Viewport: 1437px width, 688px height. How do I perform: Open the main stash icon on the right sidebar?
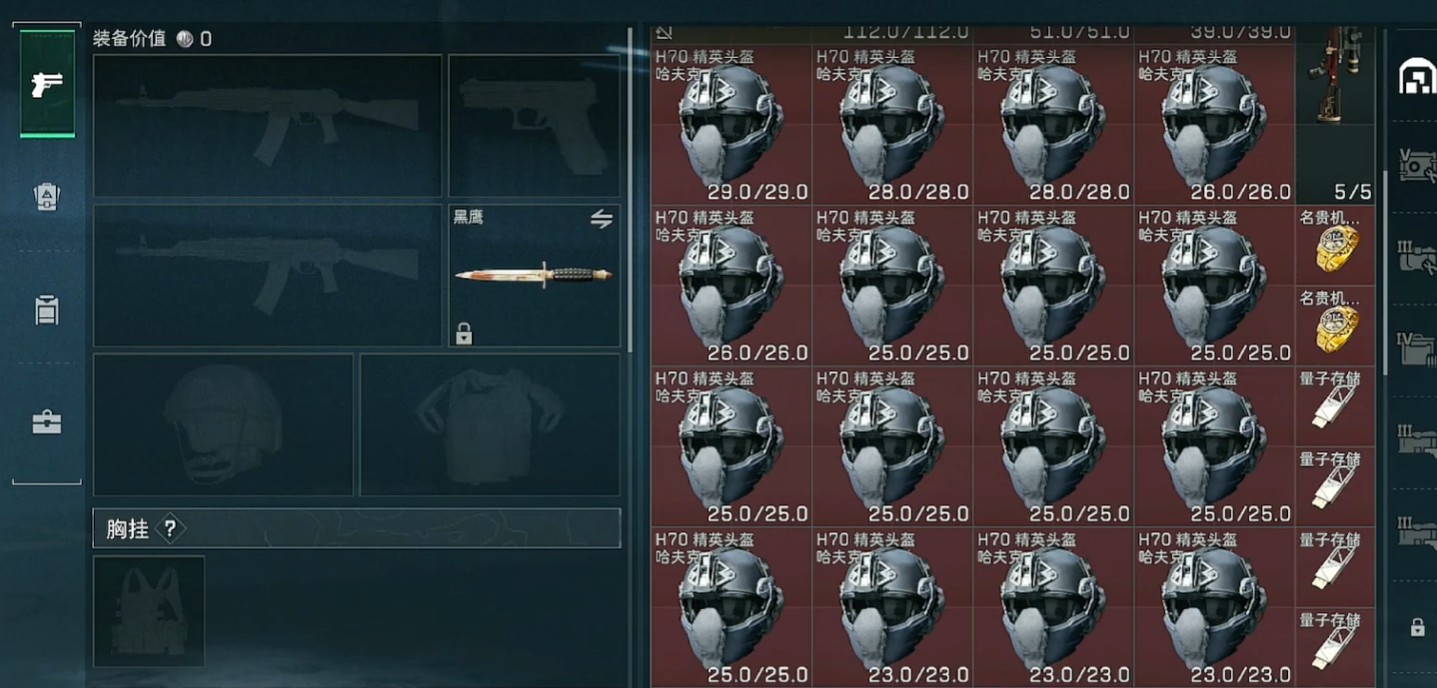pos(1416,75)
